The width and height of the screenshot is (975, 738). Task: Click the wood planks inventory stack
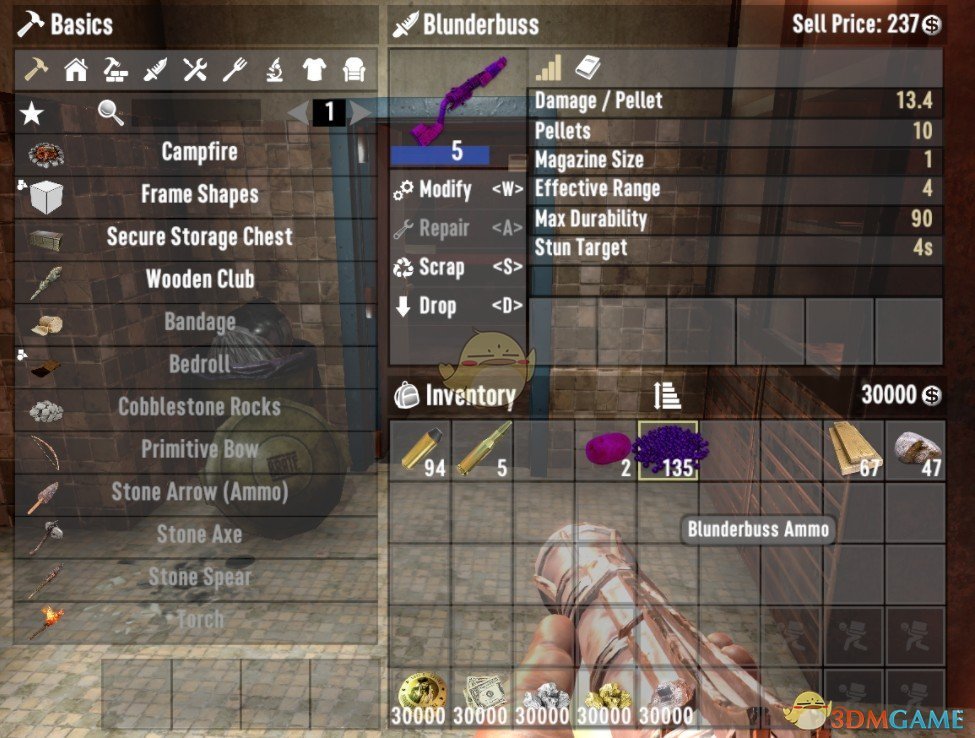pyautogui.click(x=854, y=450)
